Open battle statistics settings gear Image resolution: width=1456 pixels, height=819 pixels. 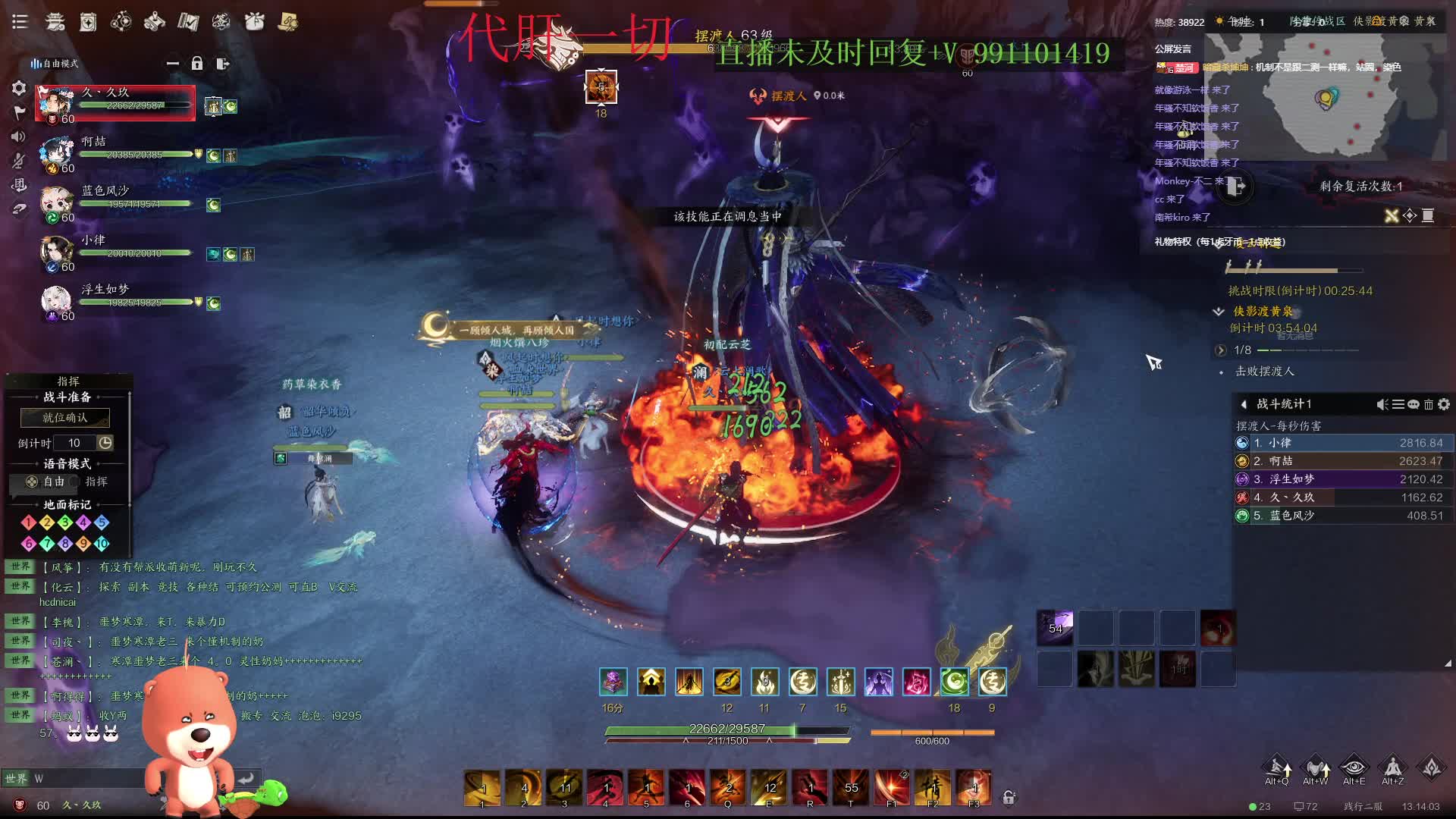pos(1444,404)
